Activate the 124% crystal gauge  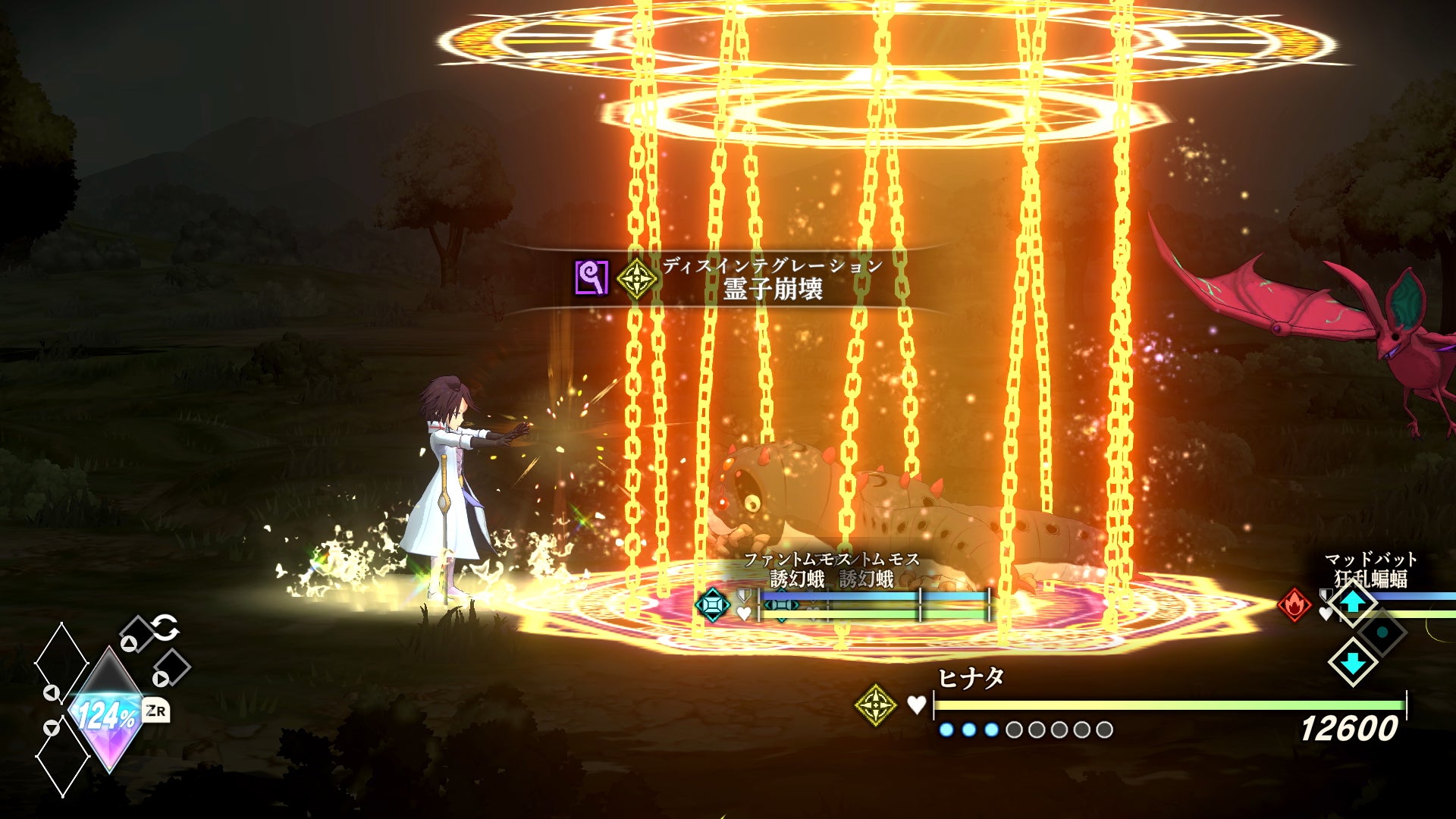pos(108,712)
